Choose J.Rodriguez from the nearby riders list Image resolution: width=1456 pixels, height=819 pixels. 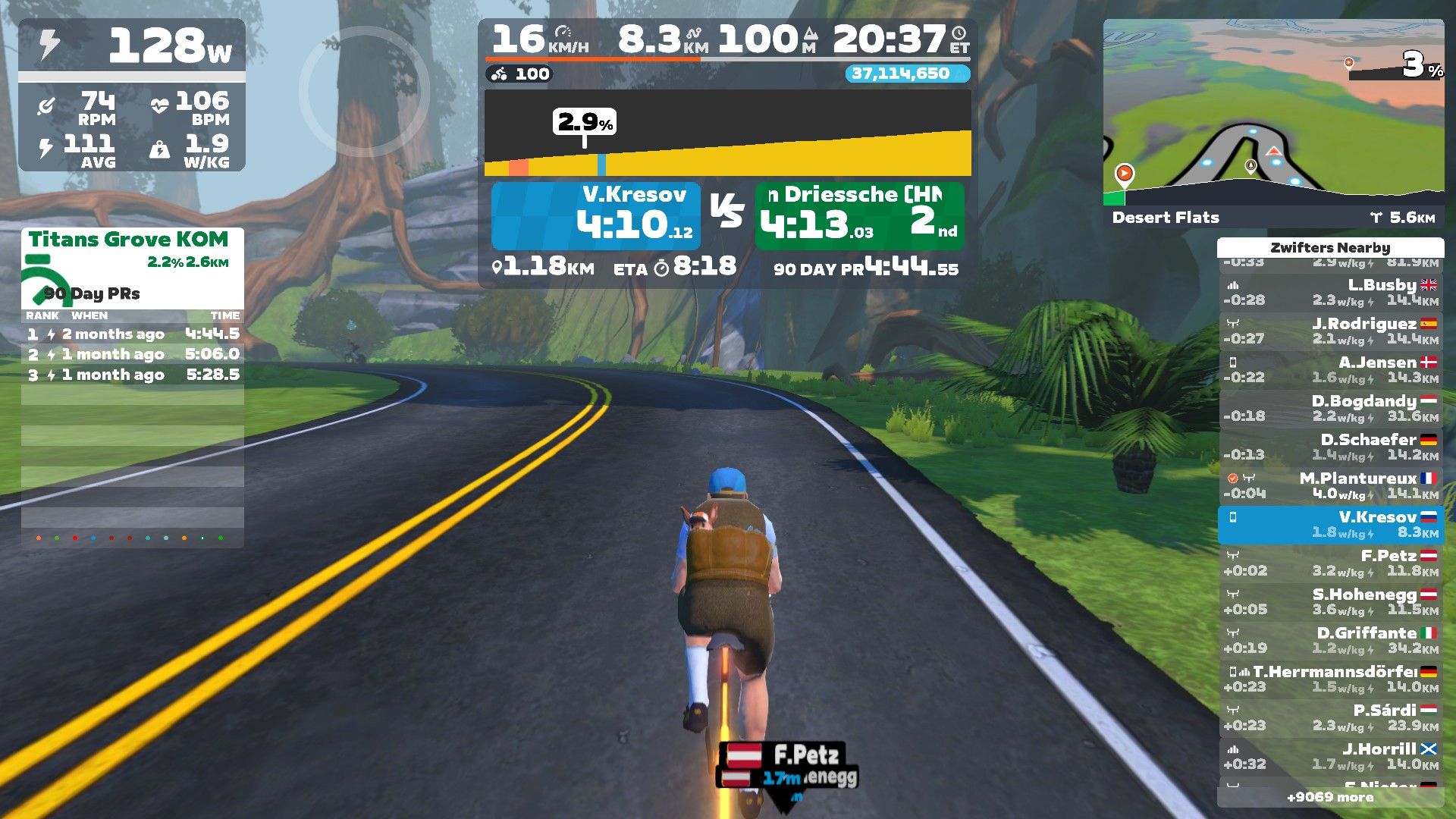(x=1331, y=331)
